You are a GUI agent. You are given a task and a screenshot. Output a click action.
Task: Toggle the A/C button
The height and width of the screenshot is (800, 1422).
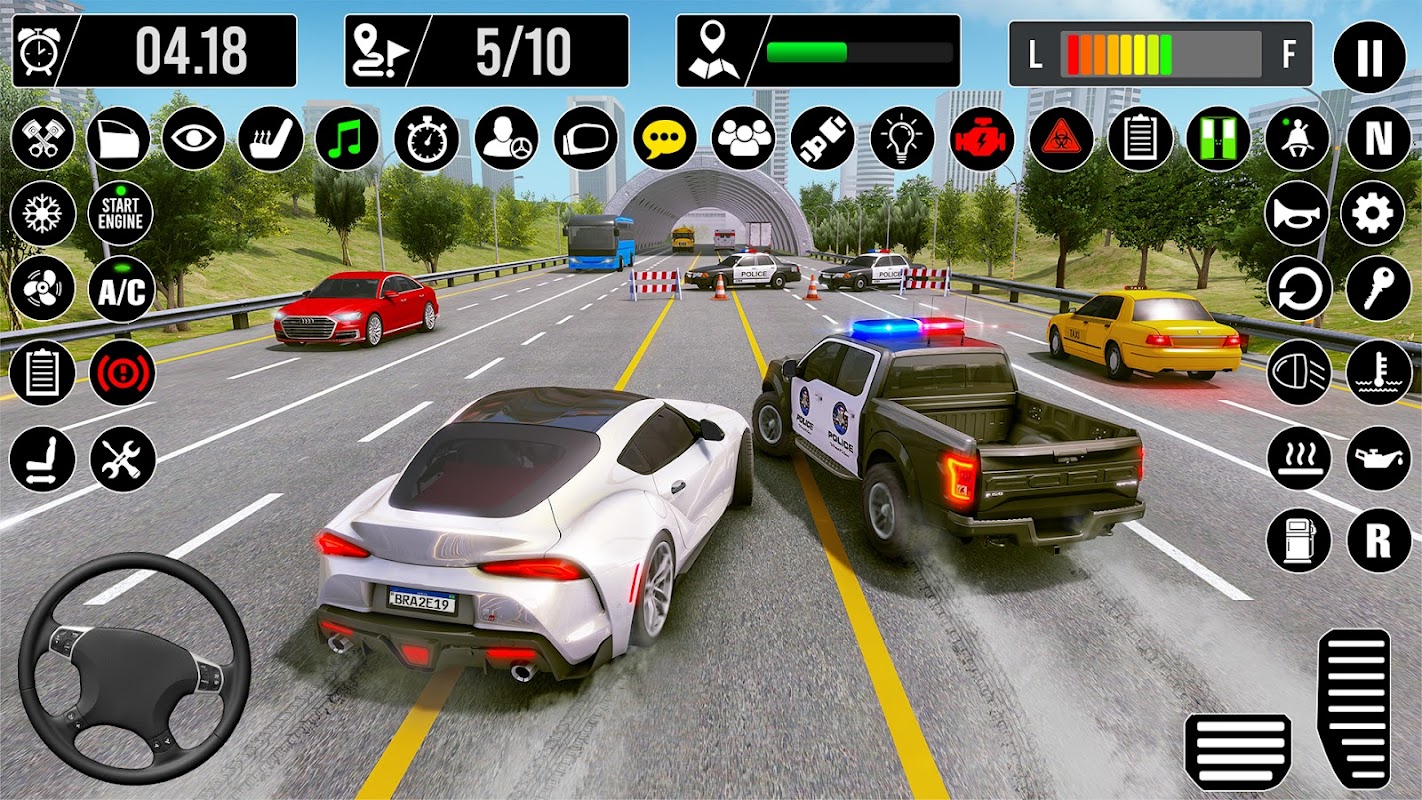[x=121, y=290]
